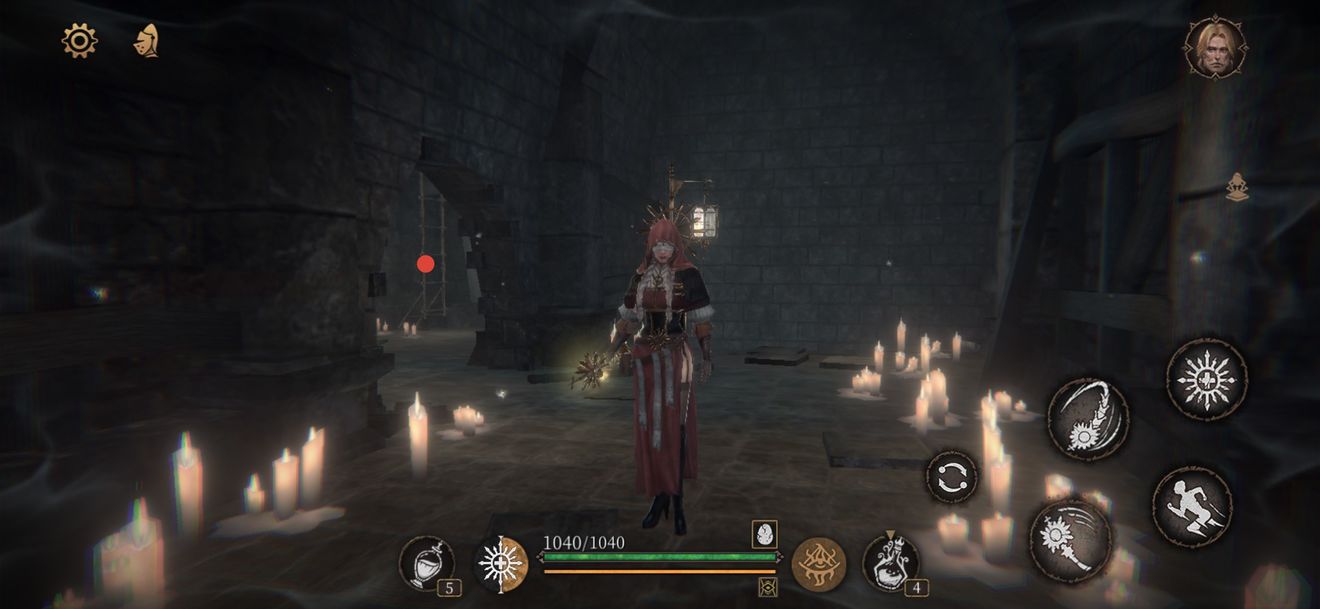Tap the circular swap arrows button
1320x609 pixels.
(952, 477)
